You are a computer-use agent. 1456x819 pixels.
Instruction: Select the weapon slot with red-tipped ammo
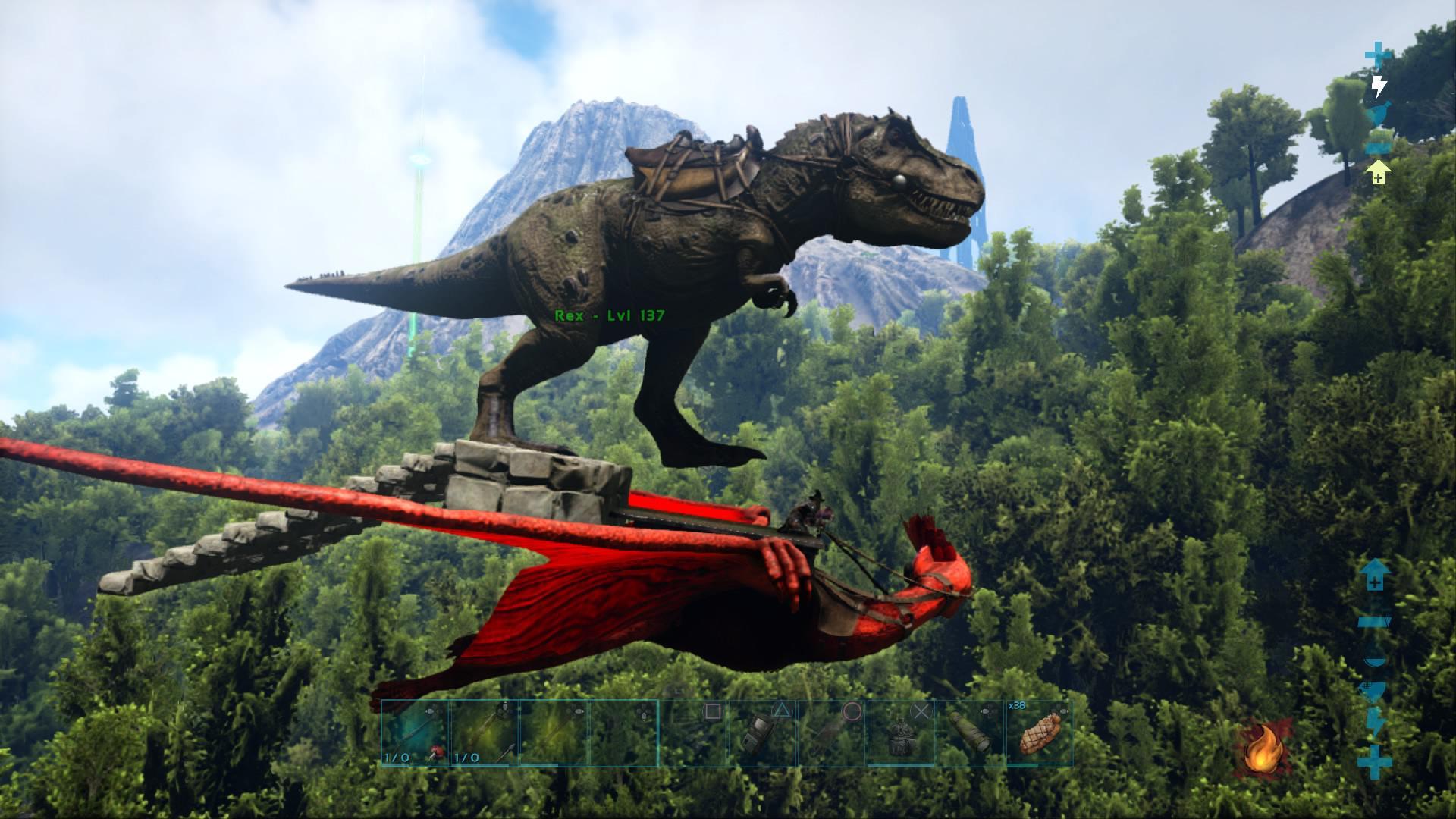click(414, 733)
